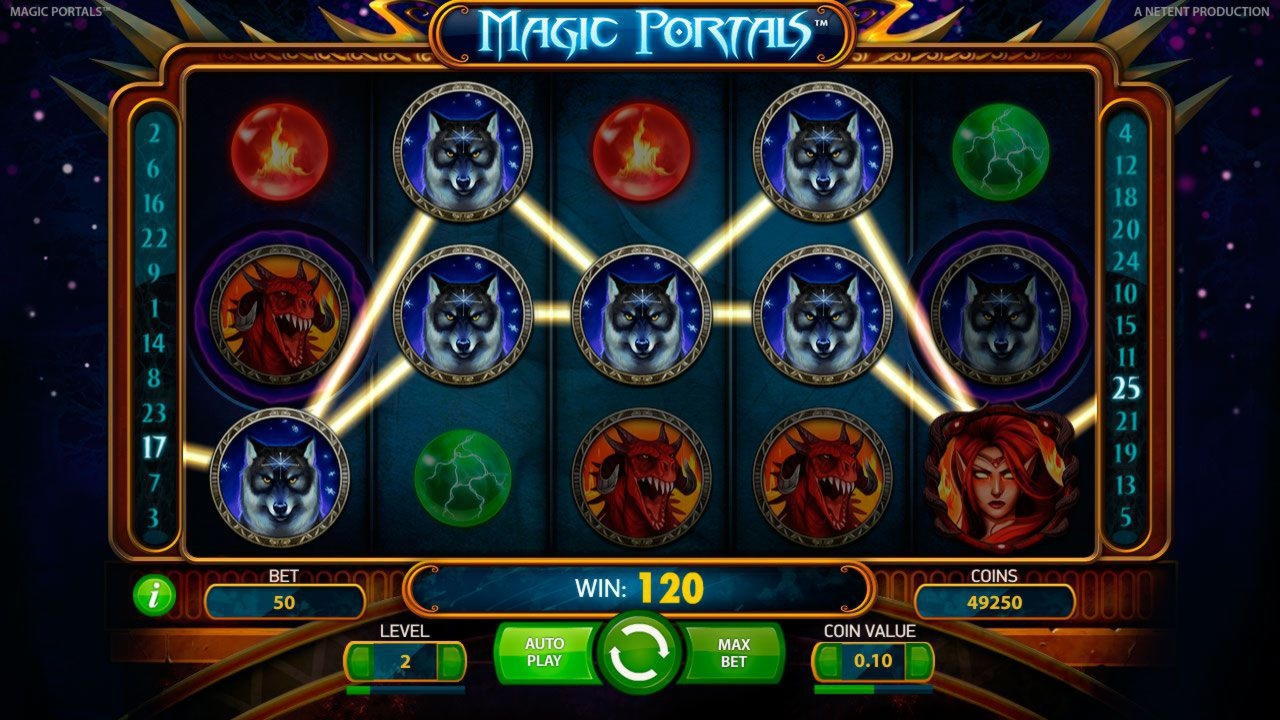Spin the reels with the circular arrows button
The image size is (1280, 720).
pyautogui.click(x=639, y=654)
